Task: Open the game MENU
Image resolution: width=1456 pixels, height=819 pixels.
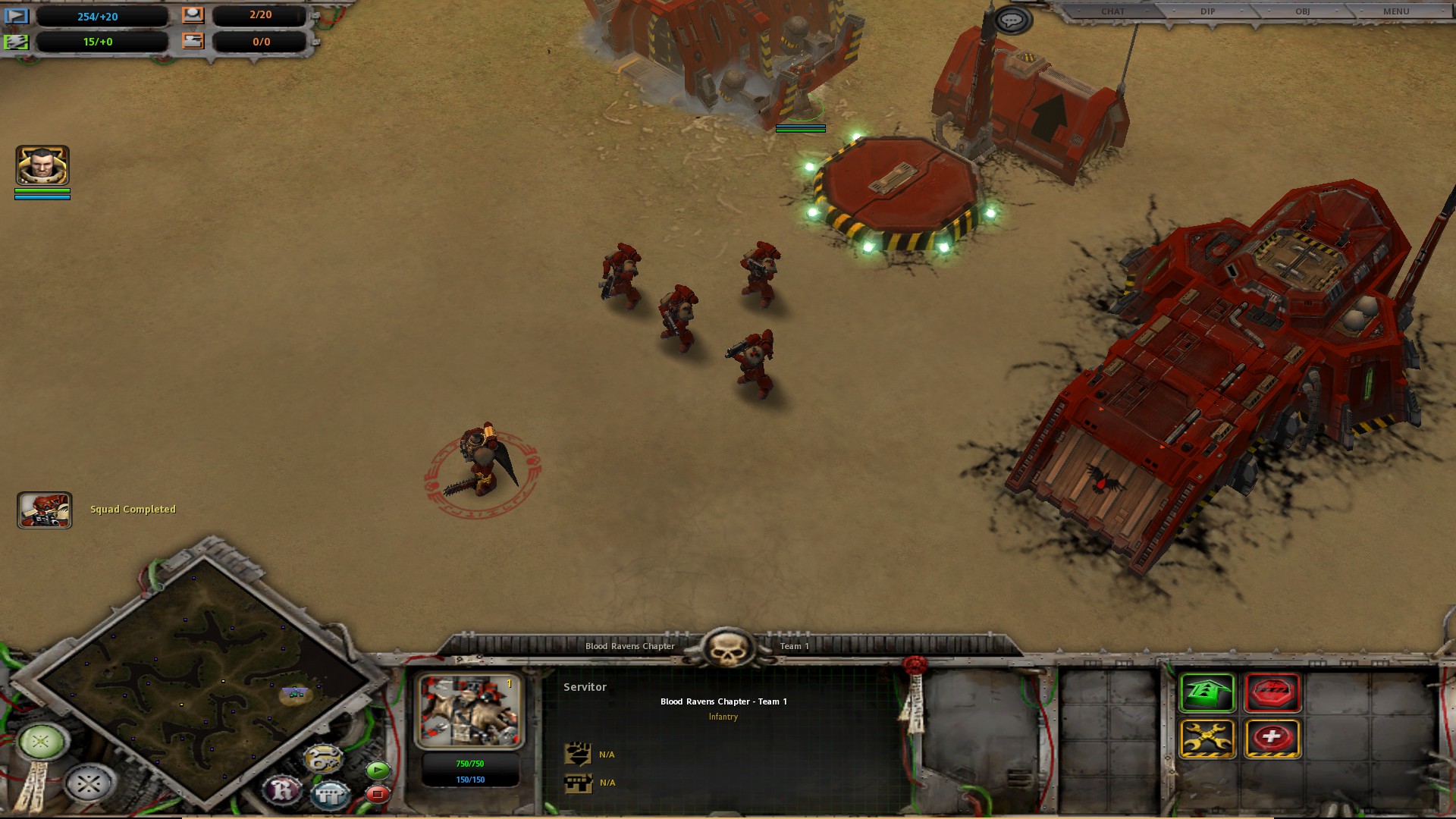Action: 1396,11
